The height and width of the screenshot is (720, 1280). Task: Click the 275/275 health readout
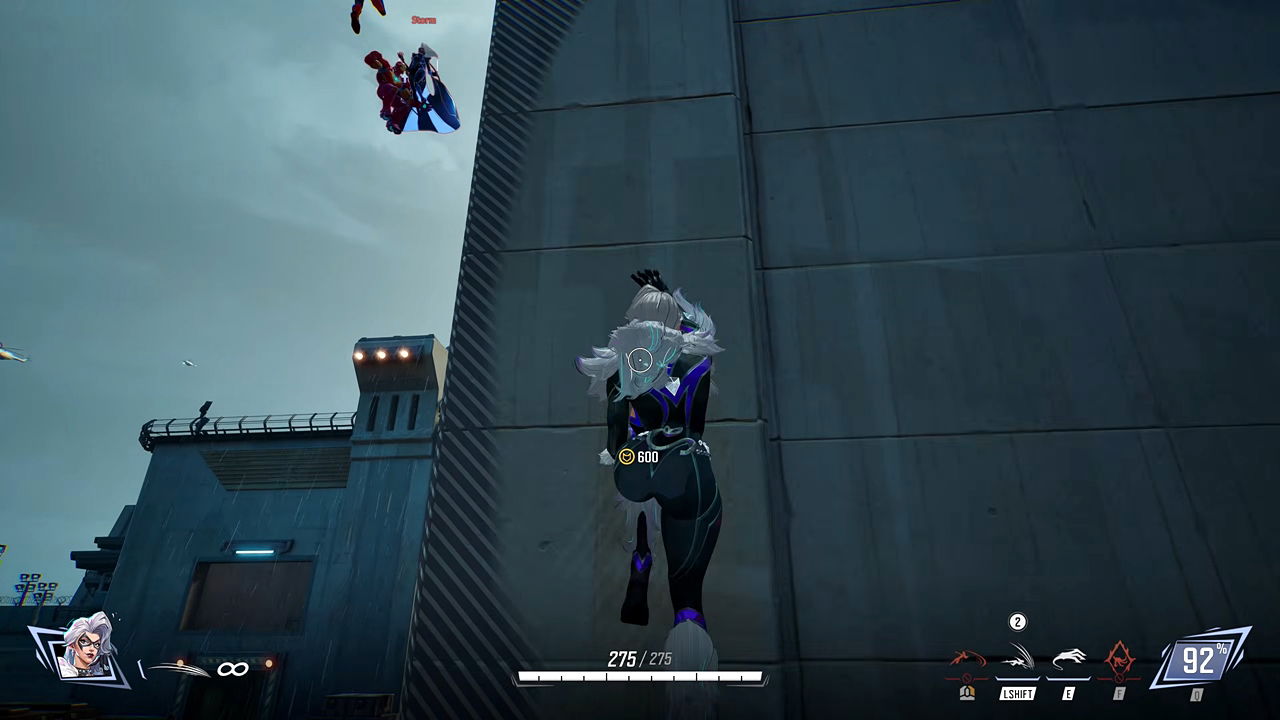click(x=638, y=659)
